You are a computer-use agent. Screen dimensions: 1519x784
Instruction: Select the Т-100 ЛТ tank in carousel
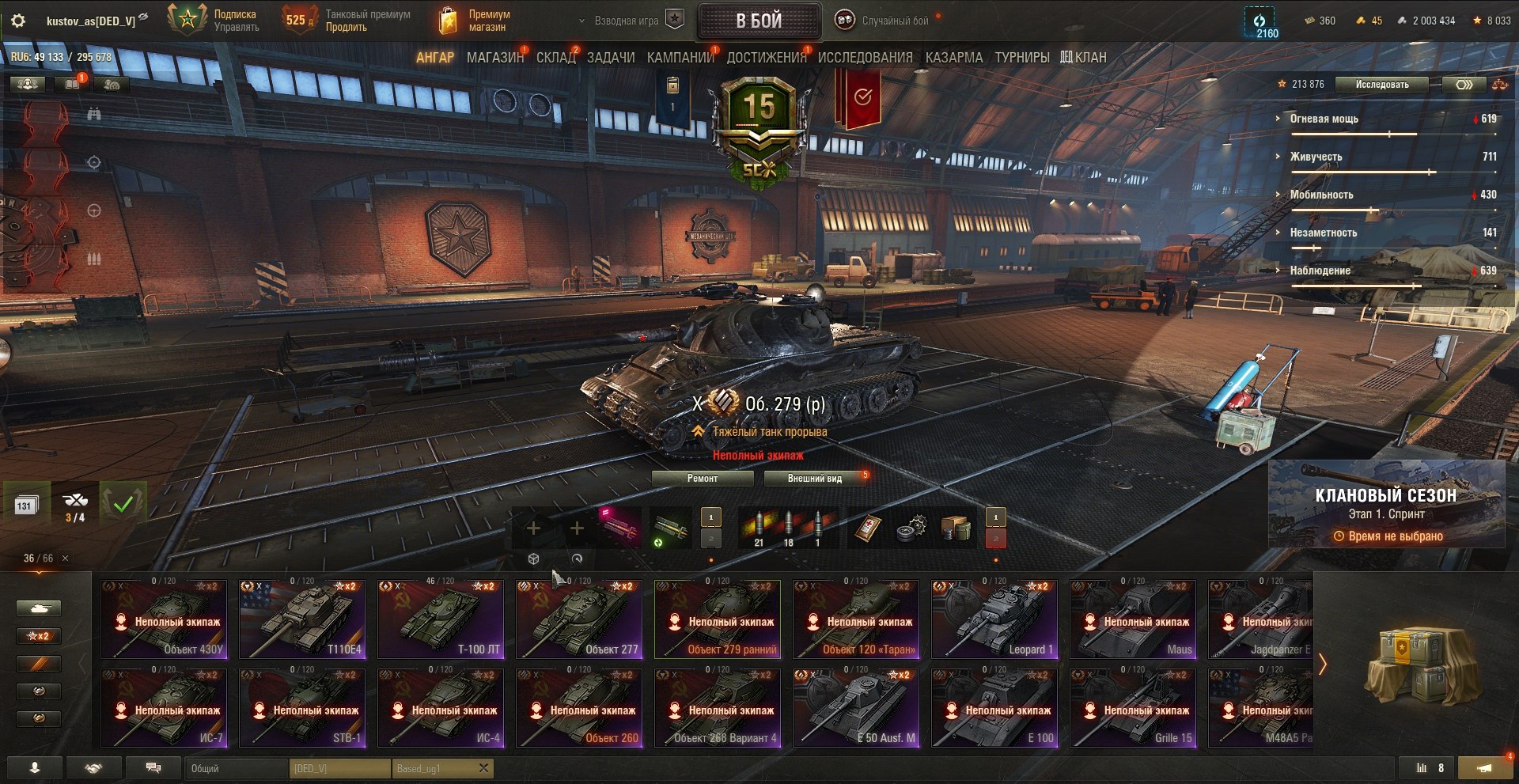(441, 619)
